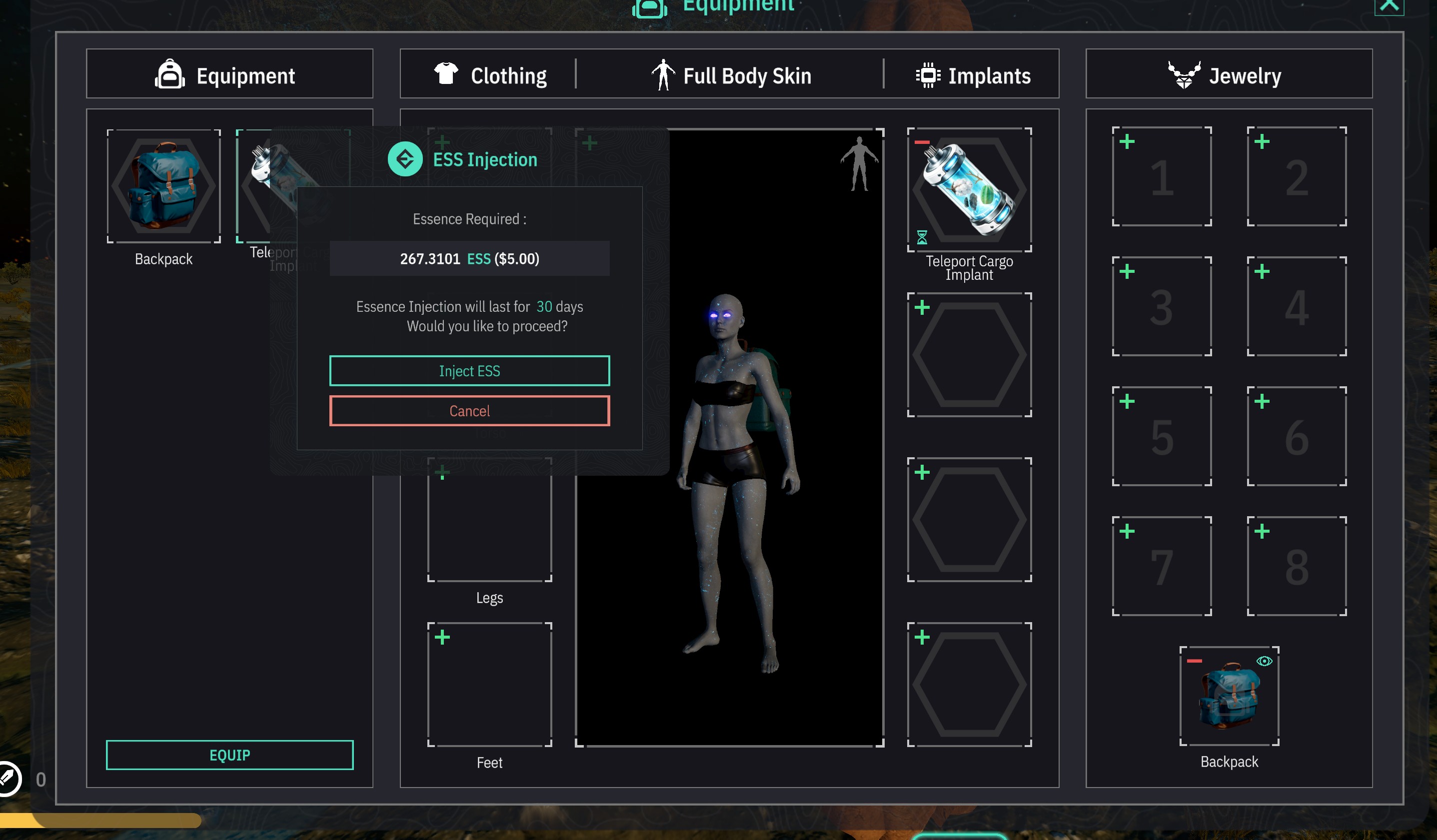The height and width of the screenshot is (840, 1437).
Task: Select the Backpack item in Equipment list
Action: coord(163,186)
